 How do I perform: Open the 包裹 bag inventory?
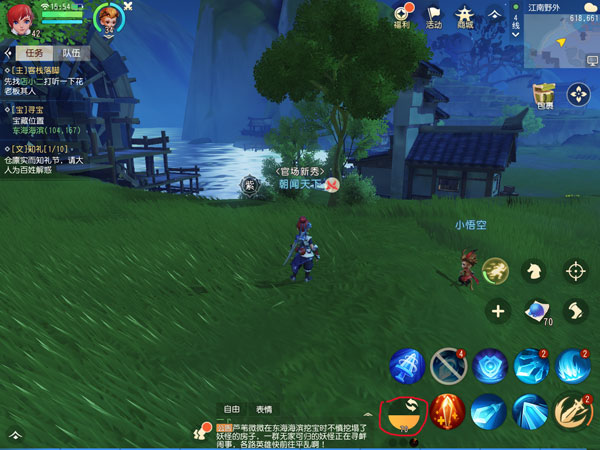[544, 95]
